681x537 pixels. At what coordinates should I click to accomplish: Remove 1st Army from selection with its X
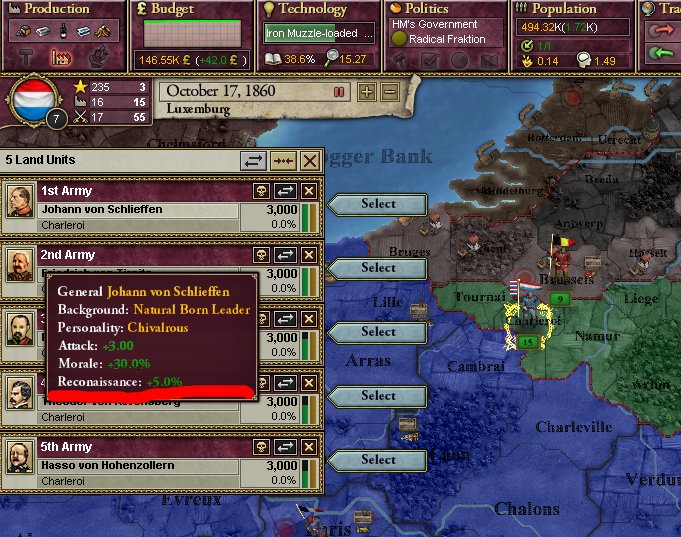(x=309, y=190)
